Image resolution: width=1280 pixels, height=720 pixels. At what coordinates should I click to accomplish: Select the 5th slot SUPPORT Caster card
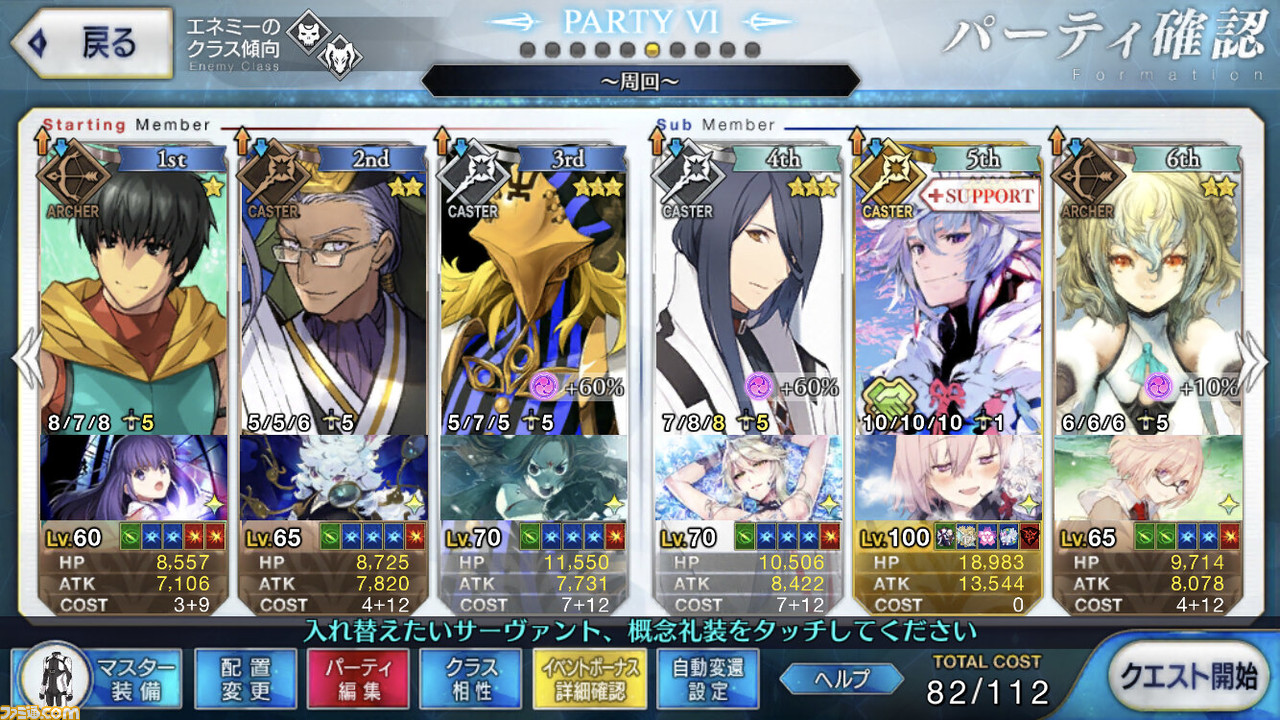948,290
